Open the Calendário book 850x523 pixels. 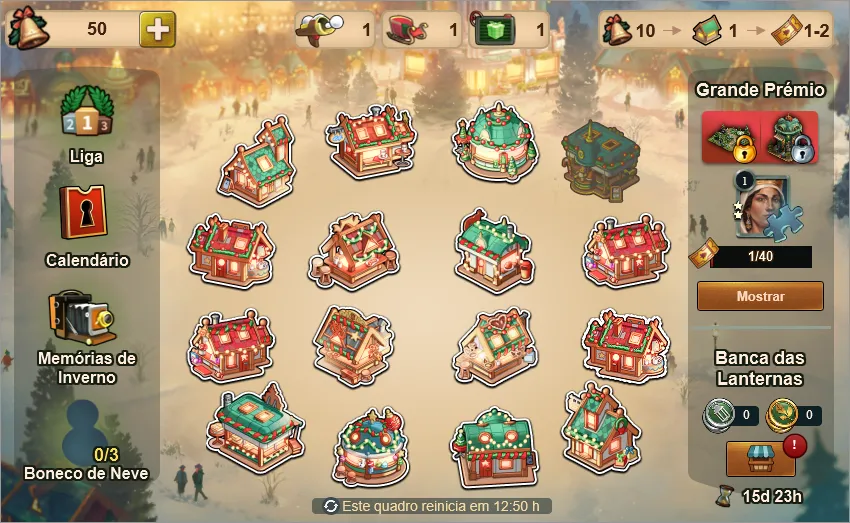click(x=86, y=213)
